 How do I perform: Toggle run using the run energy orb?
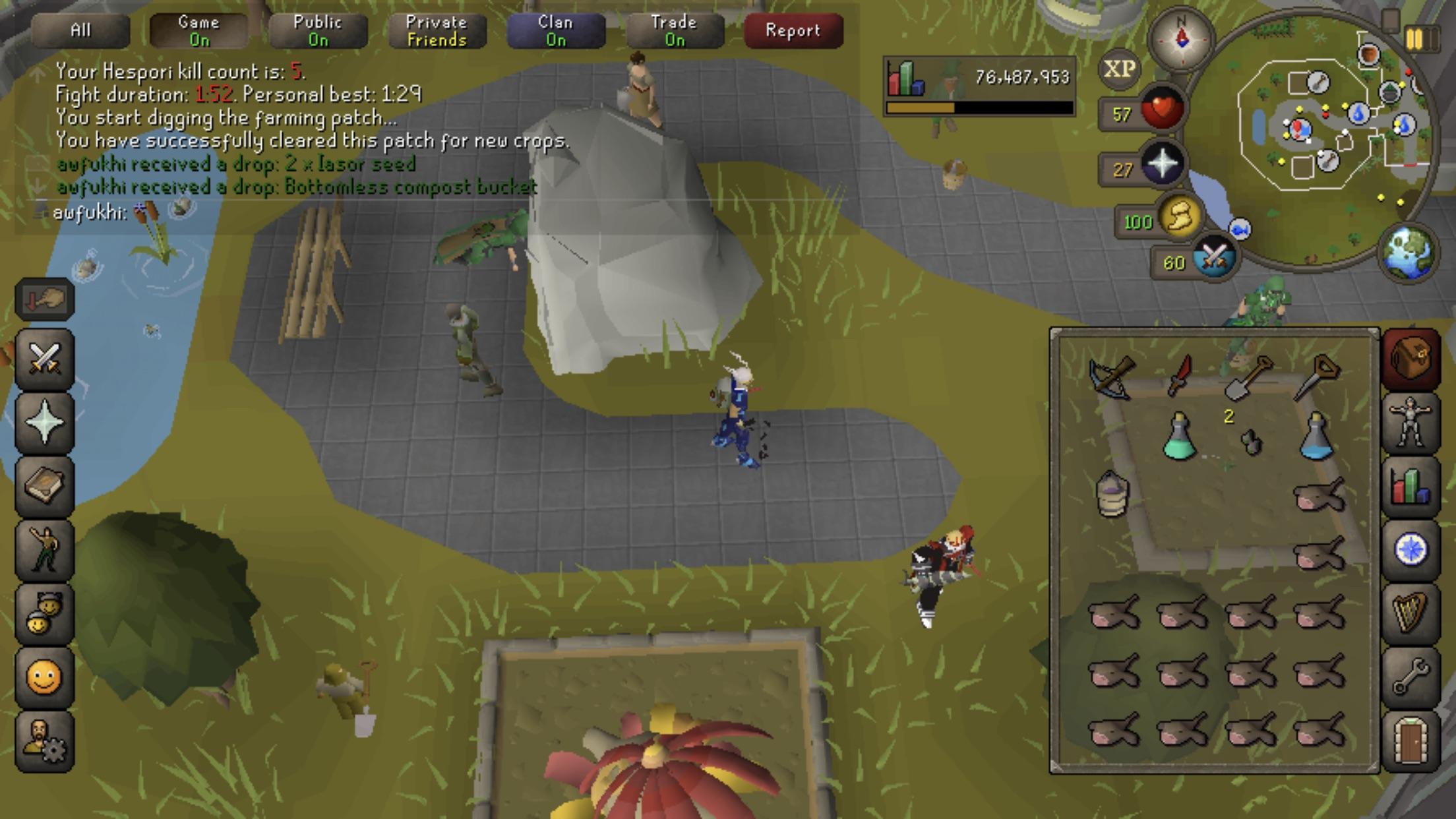pyautogui.click(x=1180, y=218)
